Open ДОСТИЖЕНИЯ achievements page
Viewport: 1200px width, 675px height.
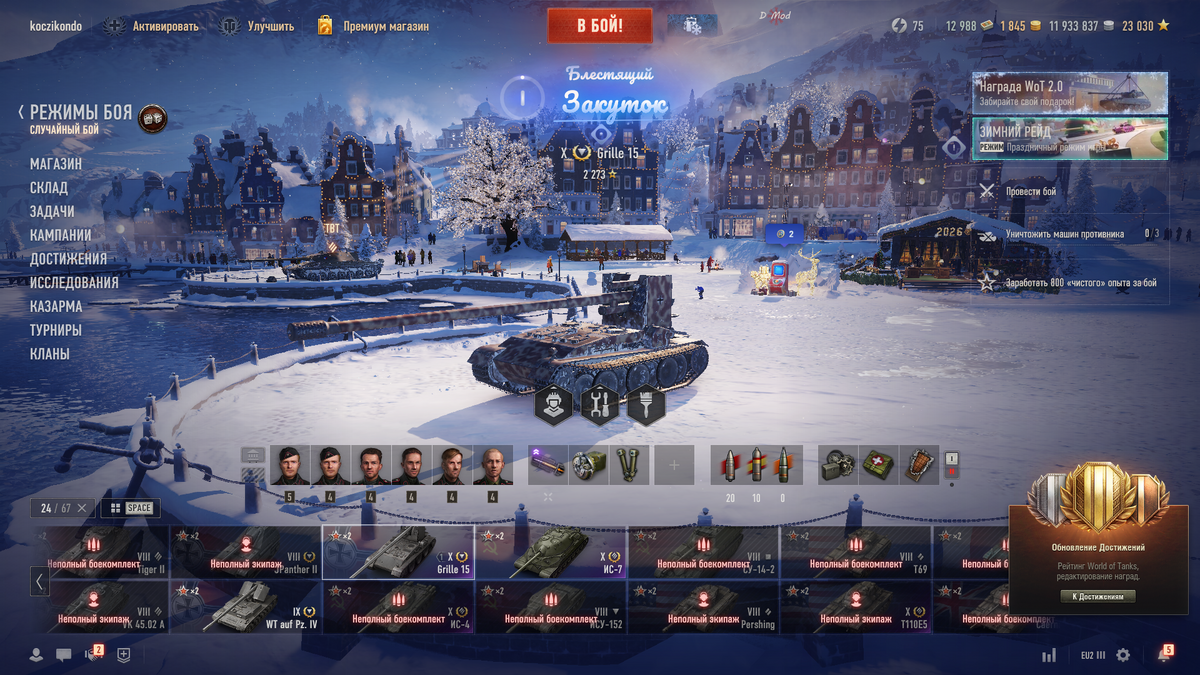68,259
